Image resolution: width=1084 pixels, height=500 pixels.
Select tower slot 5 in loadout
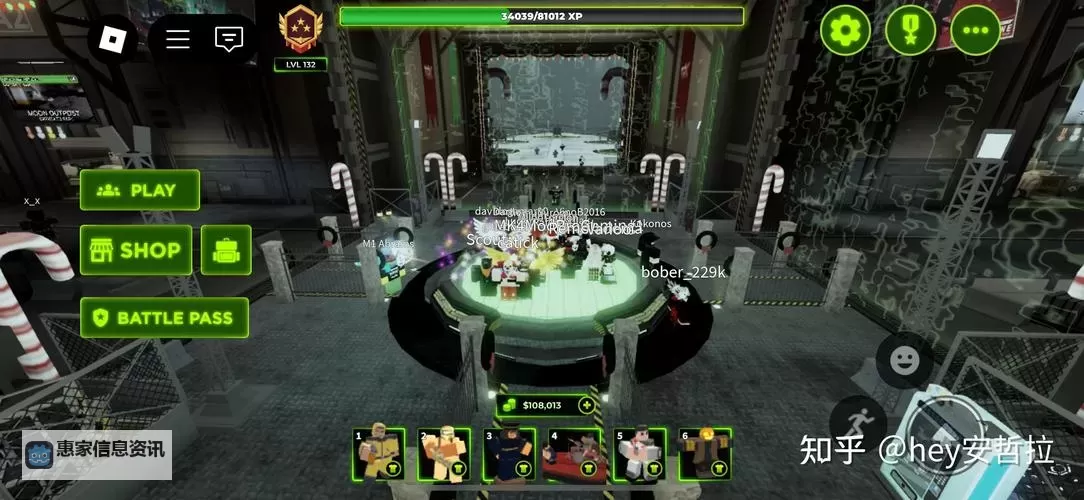click(640, 454)
